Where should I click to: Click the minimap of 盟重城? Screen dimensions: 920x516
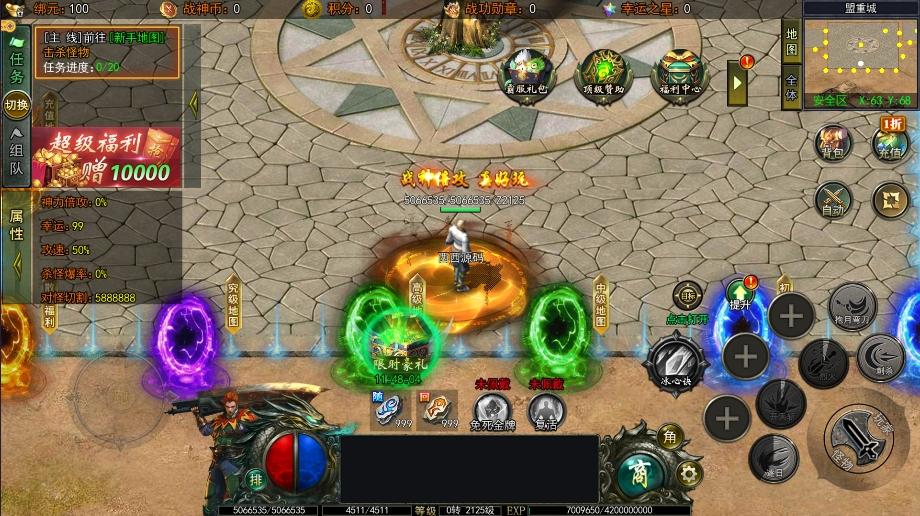click(x=860, y=53)
